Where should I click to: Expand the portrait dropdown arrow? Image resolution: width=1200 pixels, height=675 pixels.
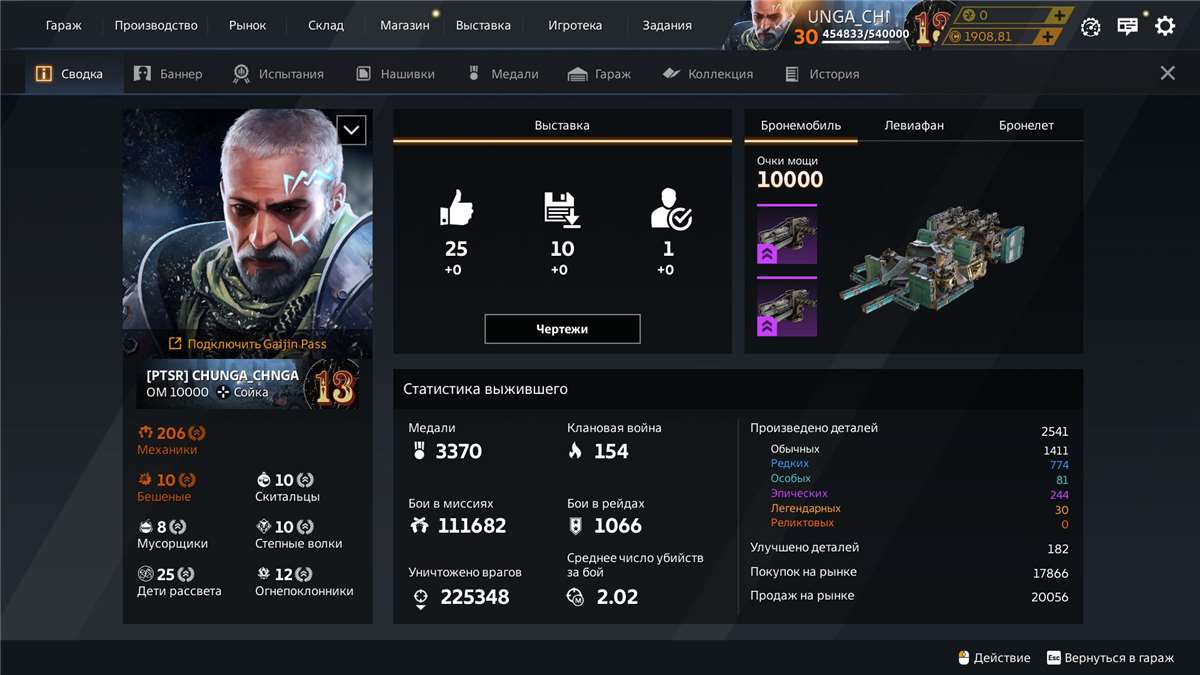pos(351,130)
